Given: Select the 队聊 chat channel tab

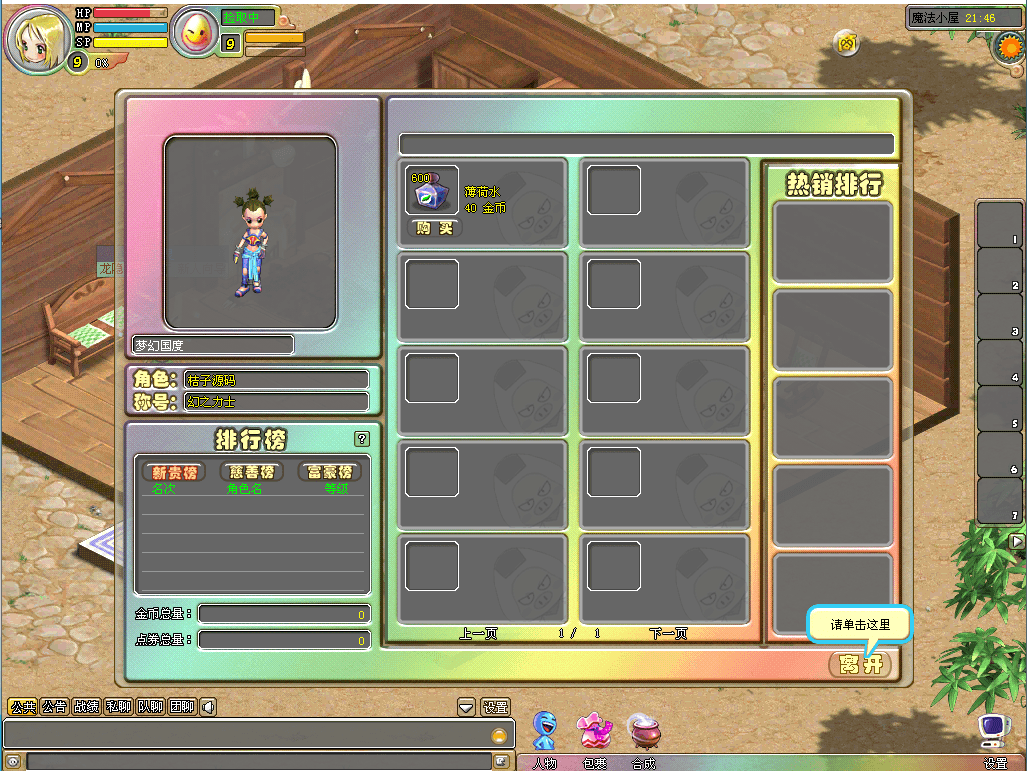Looking at the screenshot, I should point(150,707).
